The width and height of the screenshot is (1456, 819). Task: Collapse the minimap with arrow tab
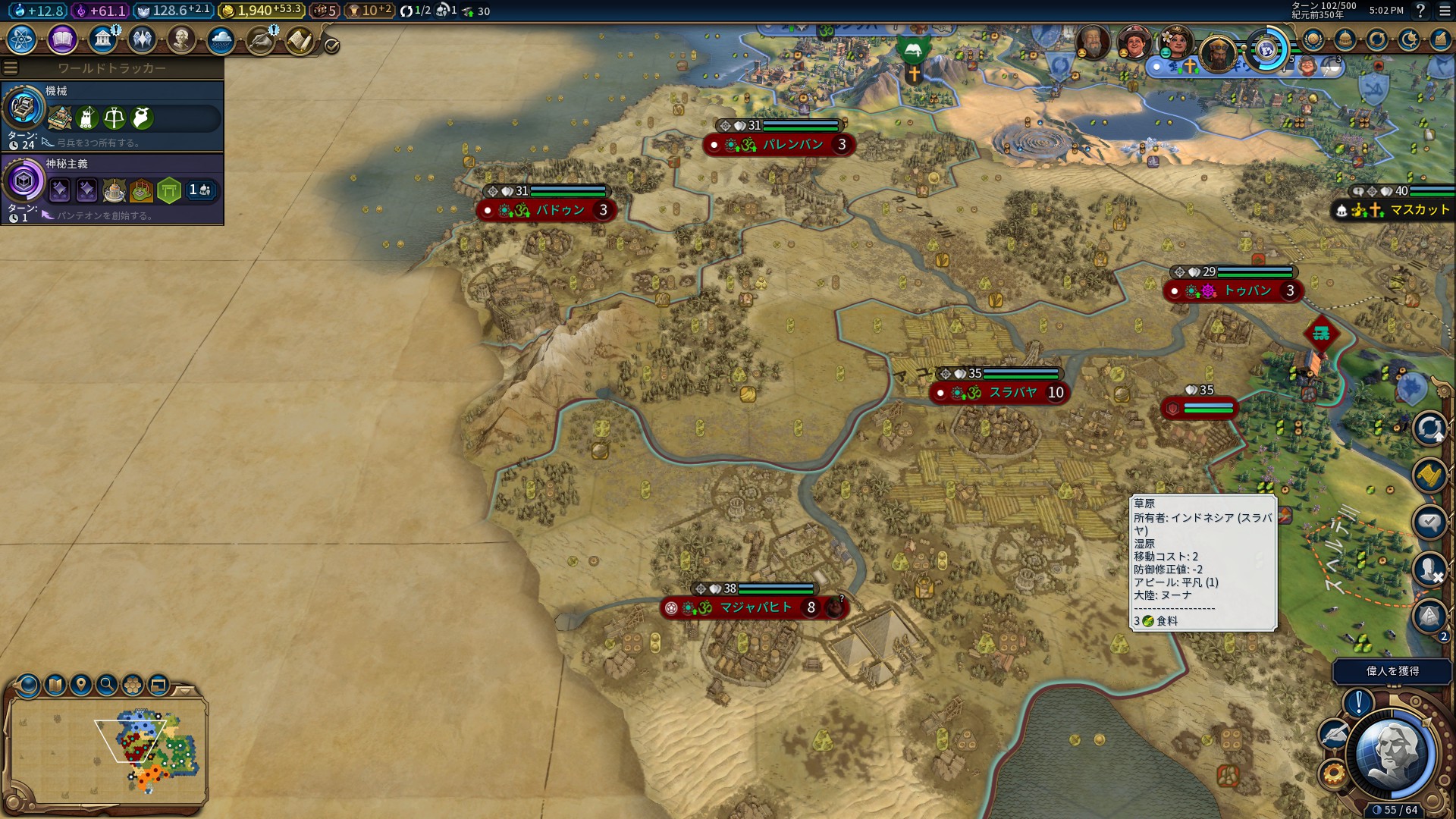click(x=184, y=691)
